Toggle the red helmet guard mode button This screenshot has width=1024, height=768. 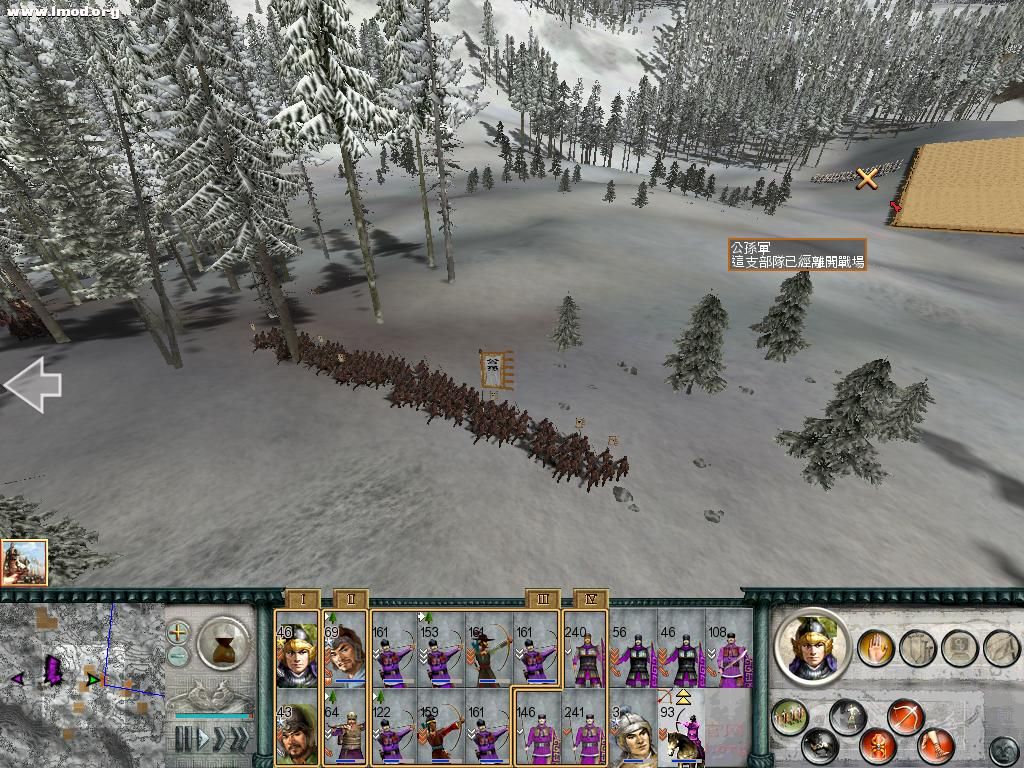tap(878, 746)
